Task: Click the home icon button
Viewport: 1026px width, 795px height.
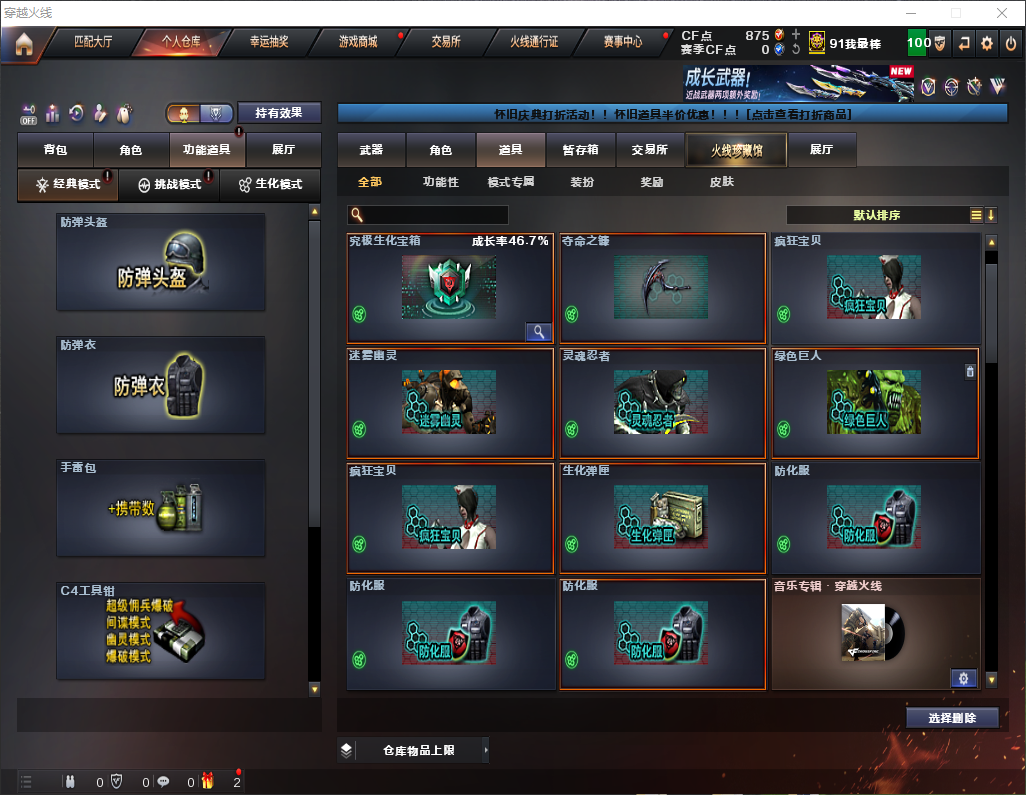Action: pyautogui.click(x=24, y=43)
